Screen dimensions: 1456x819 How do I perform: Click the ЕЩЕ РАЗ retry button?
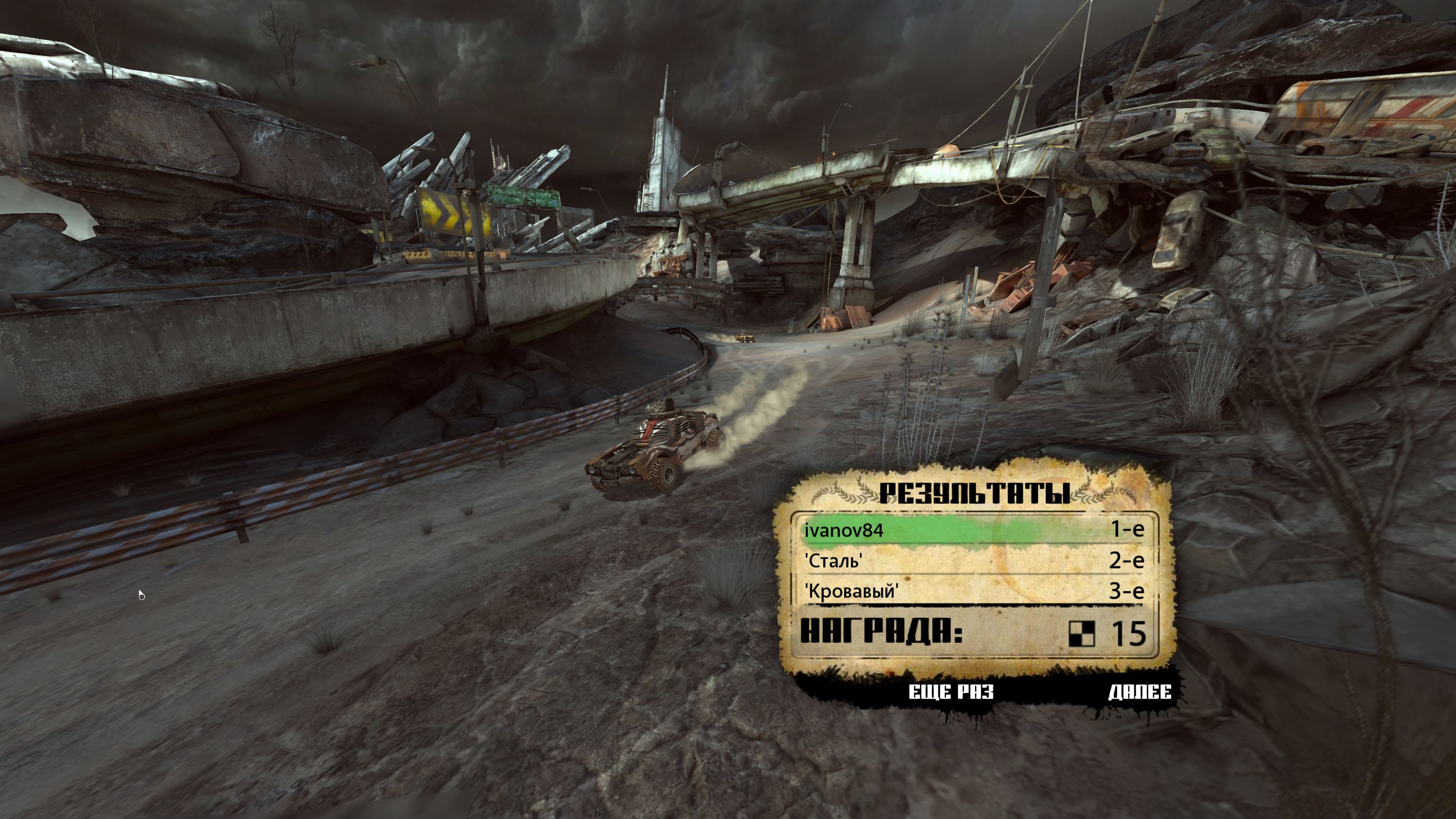pyautogui.click(x=951, y=692)
